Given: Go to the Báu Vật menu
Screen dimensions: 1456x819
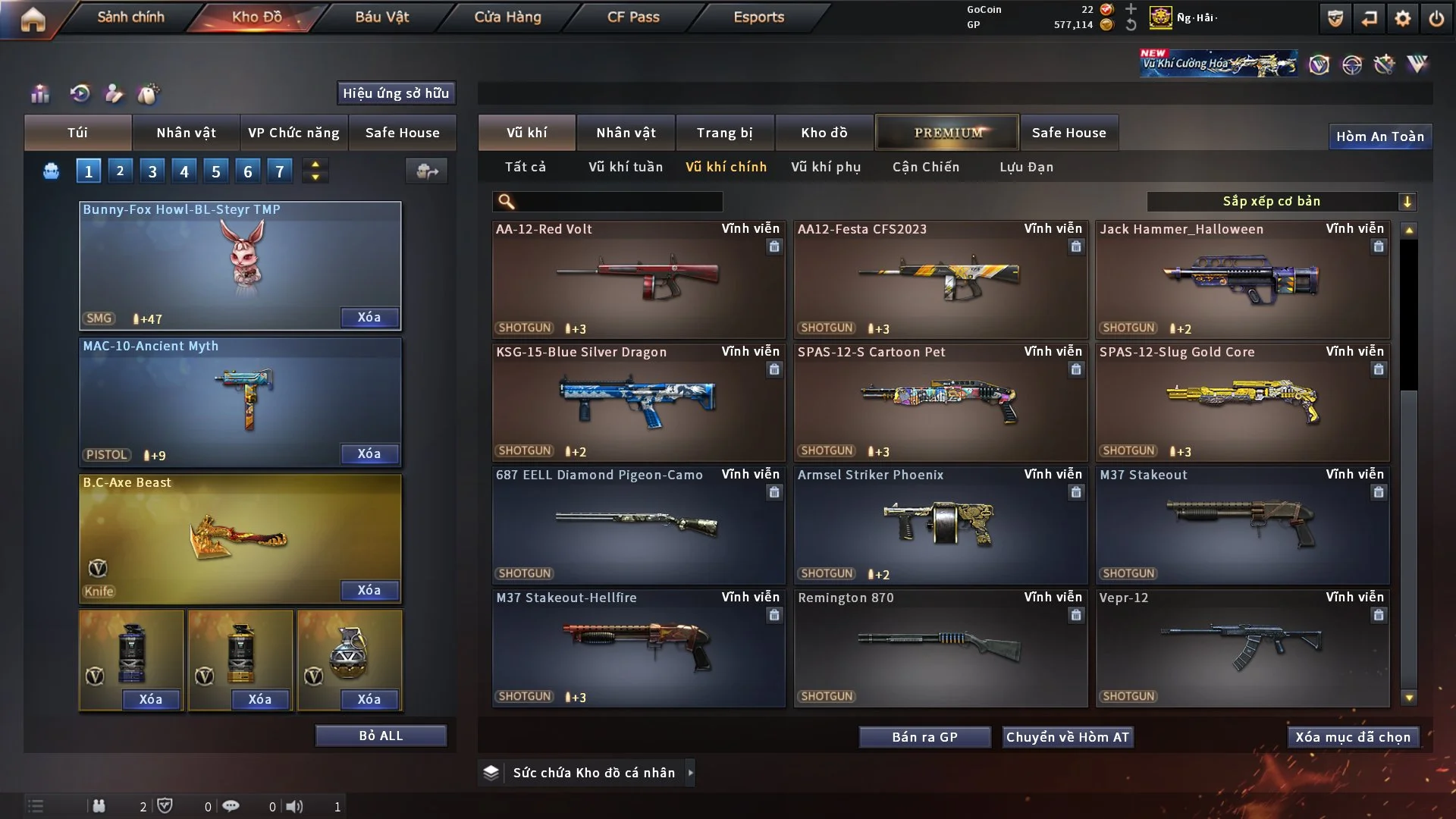Looking at the screenshot, I should point(381,17).
